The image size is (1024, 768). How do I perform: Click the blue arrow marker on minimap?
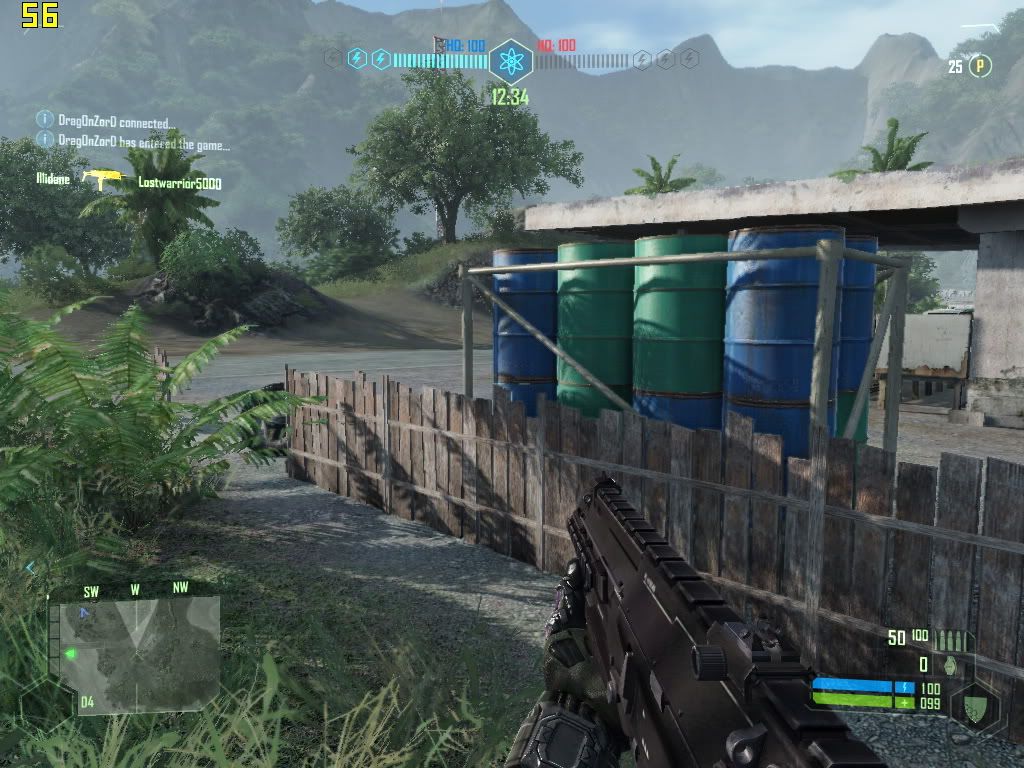click(x=85, y=612)
